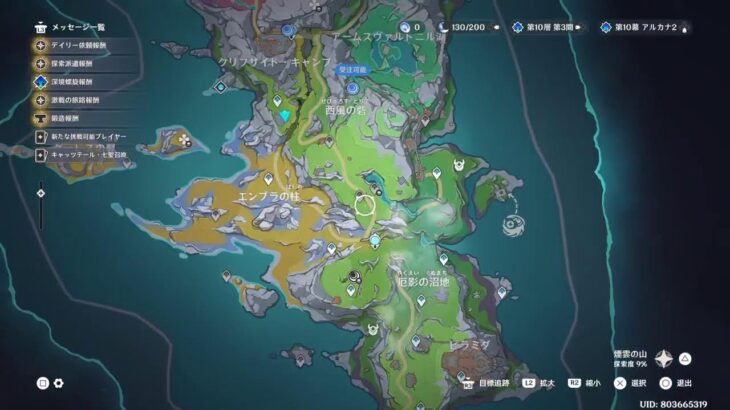Select the spiral ring marker offshore
The width and height of the screenshot is (730, 410).
pyautogui.click(x=515, y=224)
